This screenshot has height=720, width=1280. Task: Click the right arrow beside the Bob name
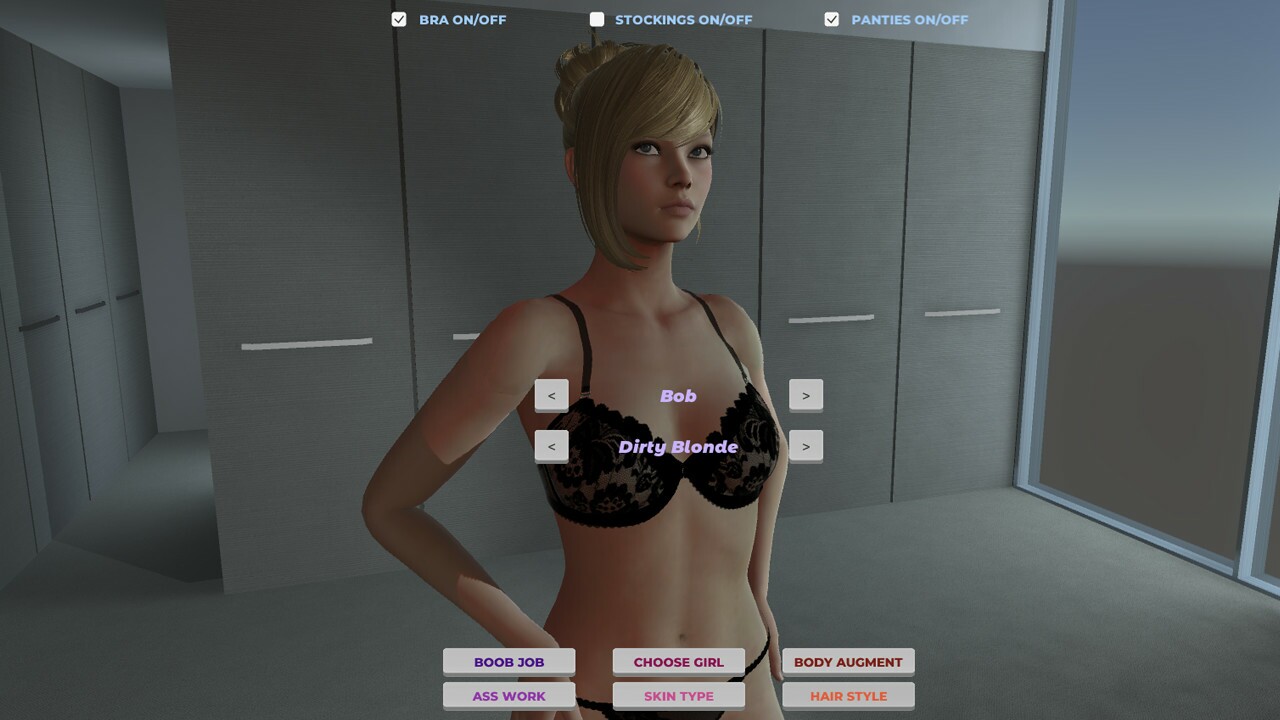coord(806,394)
